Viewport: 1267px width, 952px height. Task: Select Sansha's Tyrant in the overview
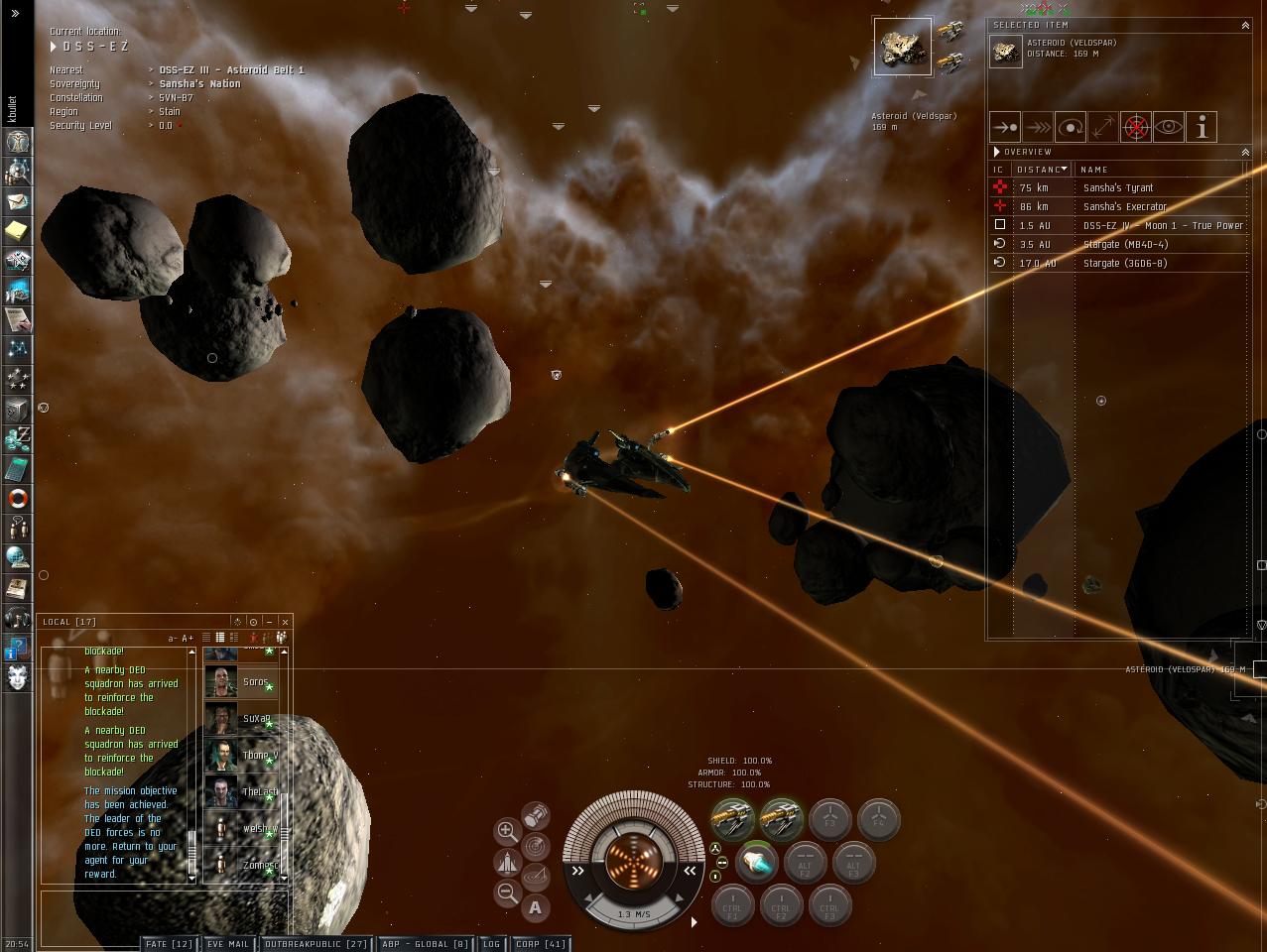click(1117, 187)
